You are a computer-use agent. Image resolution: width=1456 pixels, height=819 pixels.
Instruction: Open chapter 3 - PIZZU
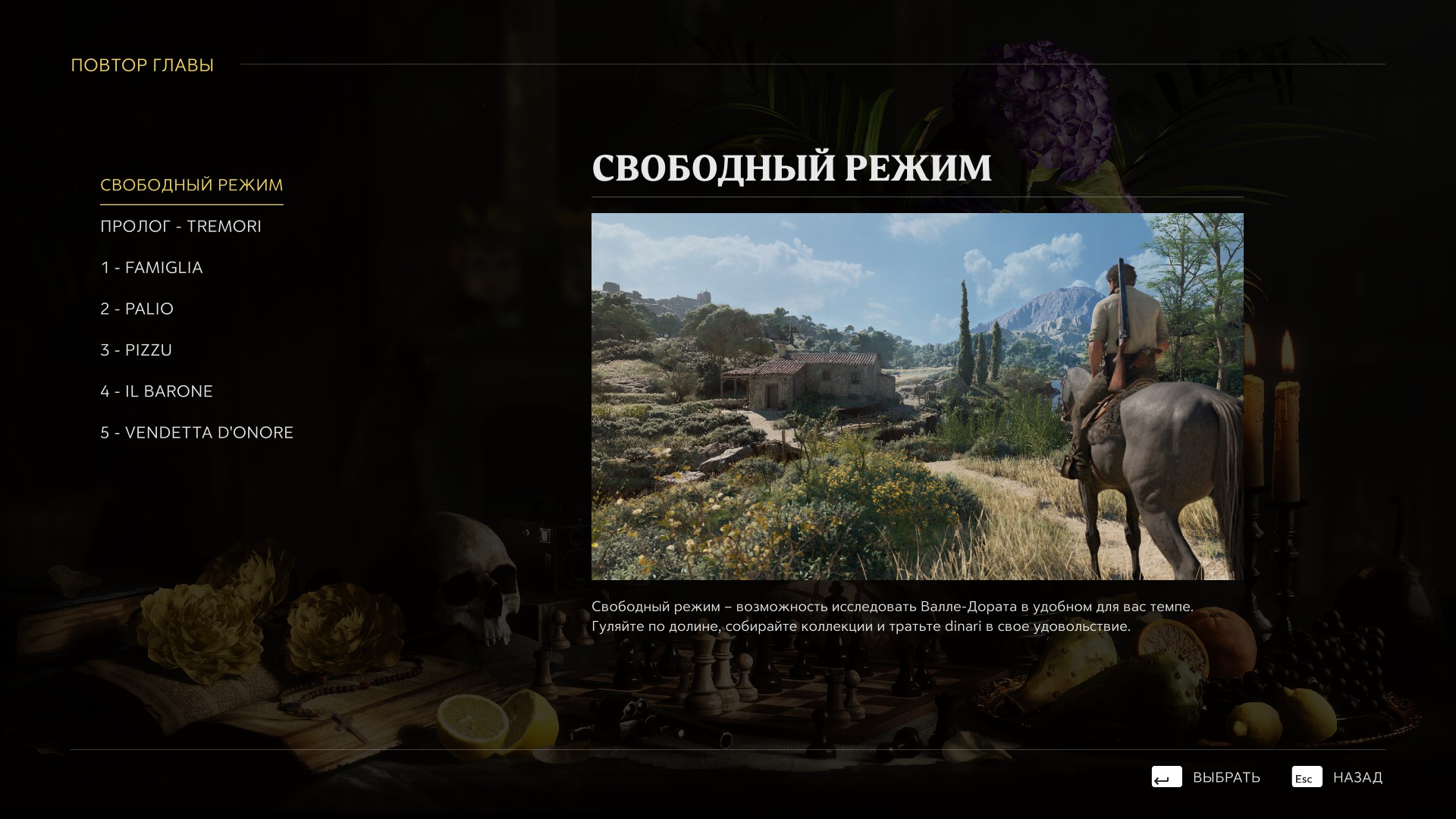pos(136,350)
